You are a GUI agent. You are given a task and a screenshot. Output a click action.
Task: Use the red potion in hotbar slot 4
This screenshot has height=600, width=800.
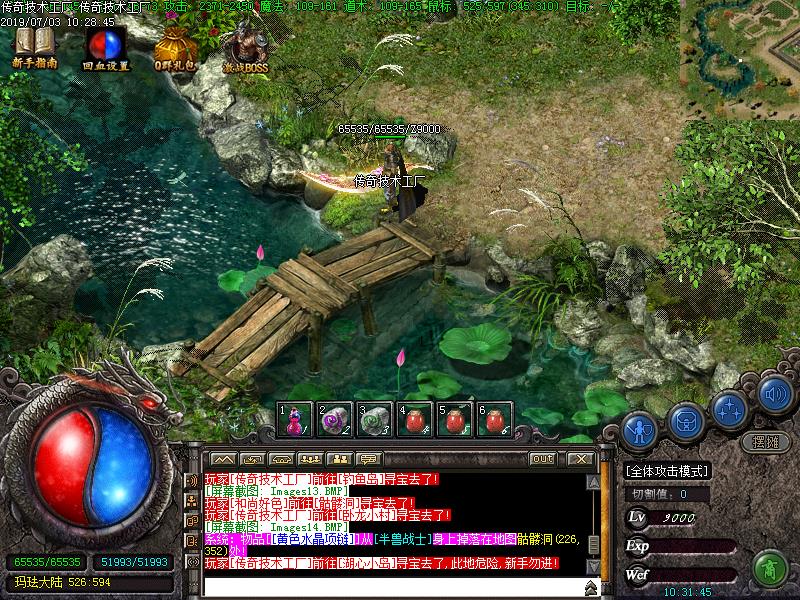[414, 420]
